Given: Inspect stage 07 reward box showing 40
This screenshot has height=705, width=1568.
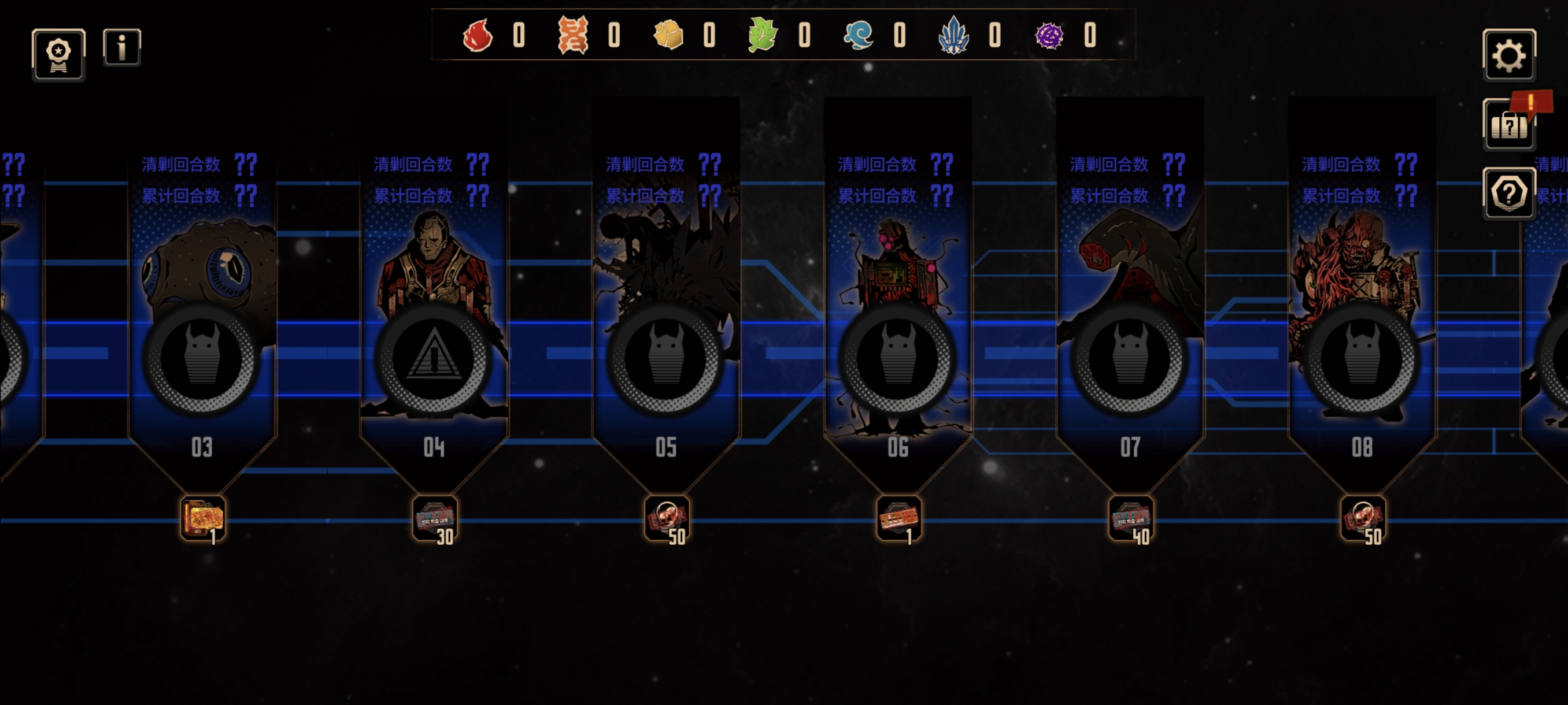Looking at the screenshot, I should click(1130, 519).
